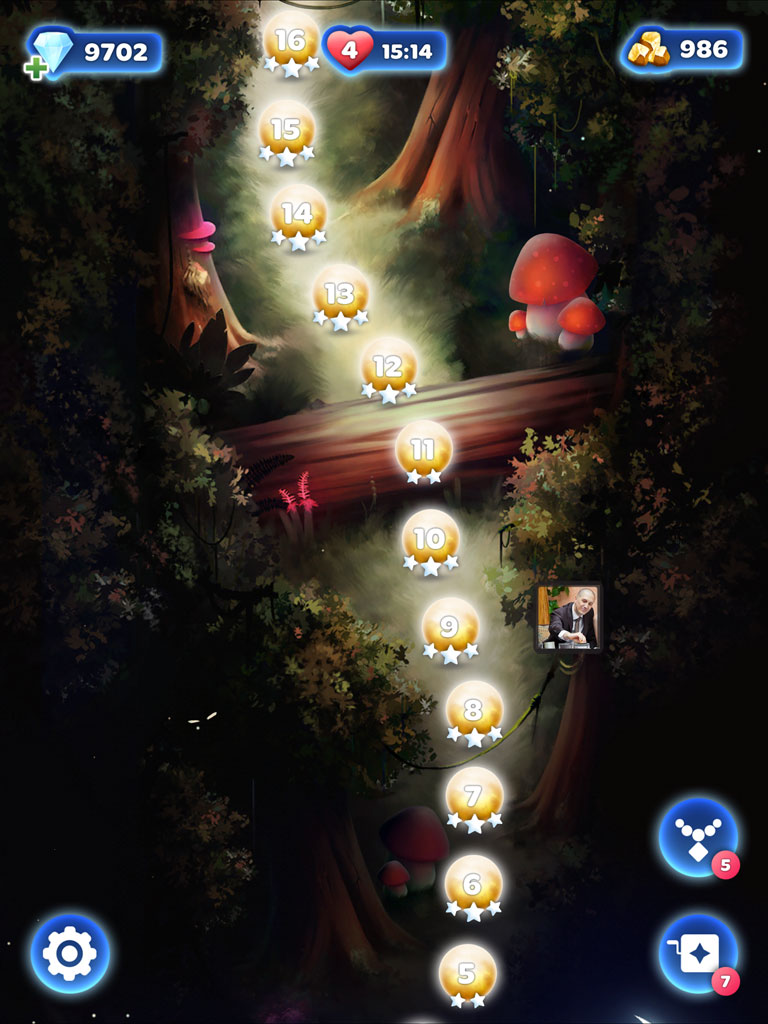Open the gold nuggets currency counter
The height and width of the screenshot is (1024, 768).
point(684,50)
